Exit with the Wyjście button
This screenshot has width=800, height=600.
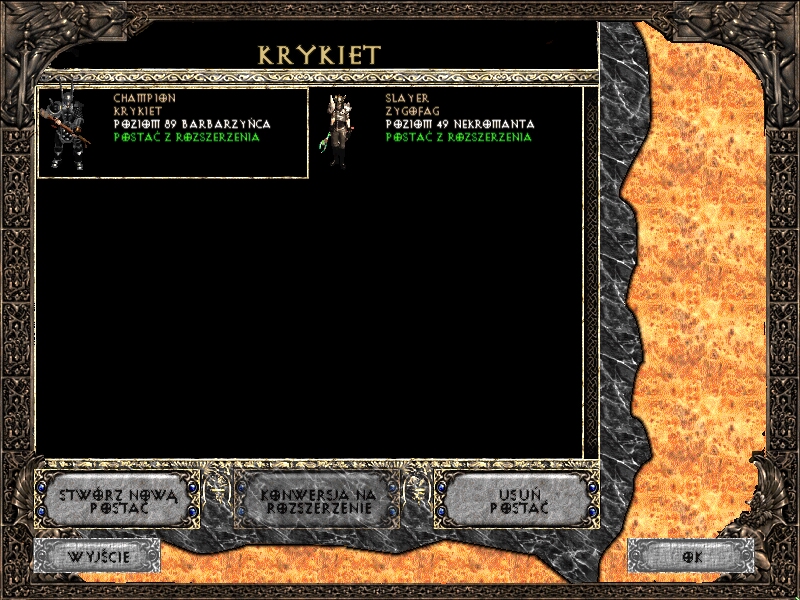click(x=97, y=555)
